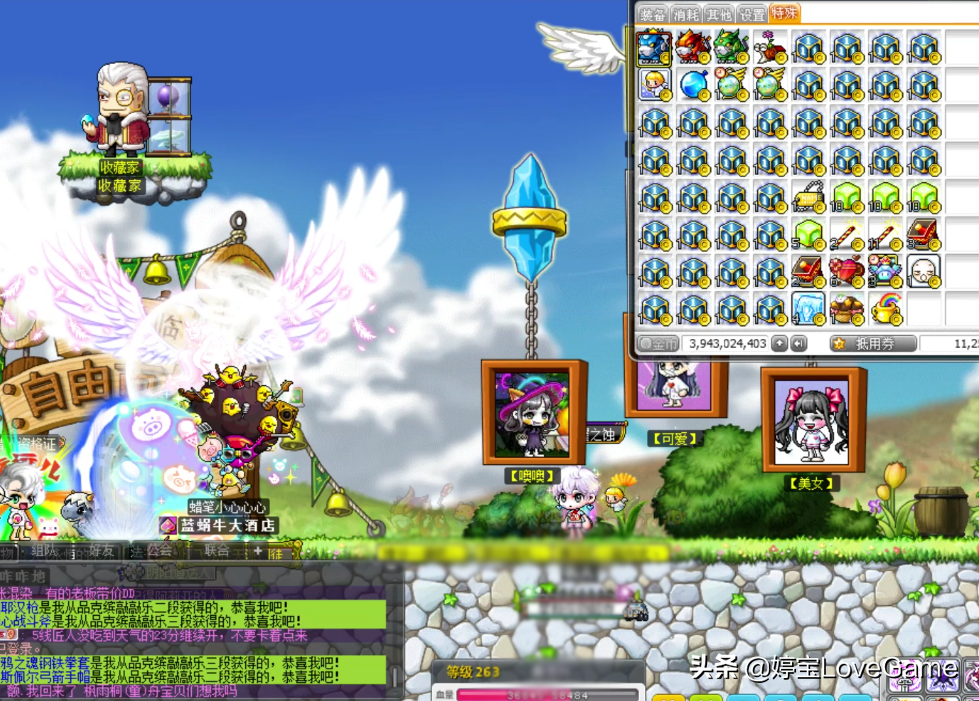
Task: Click the red dragon mount item
Action: [x=692, y=47]
